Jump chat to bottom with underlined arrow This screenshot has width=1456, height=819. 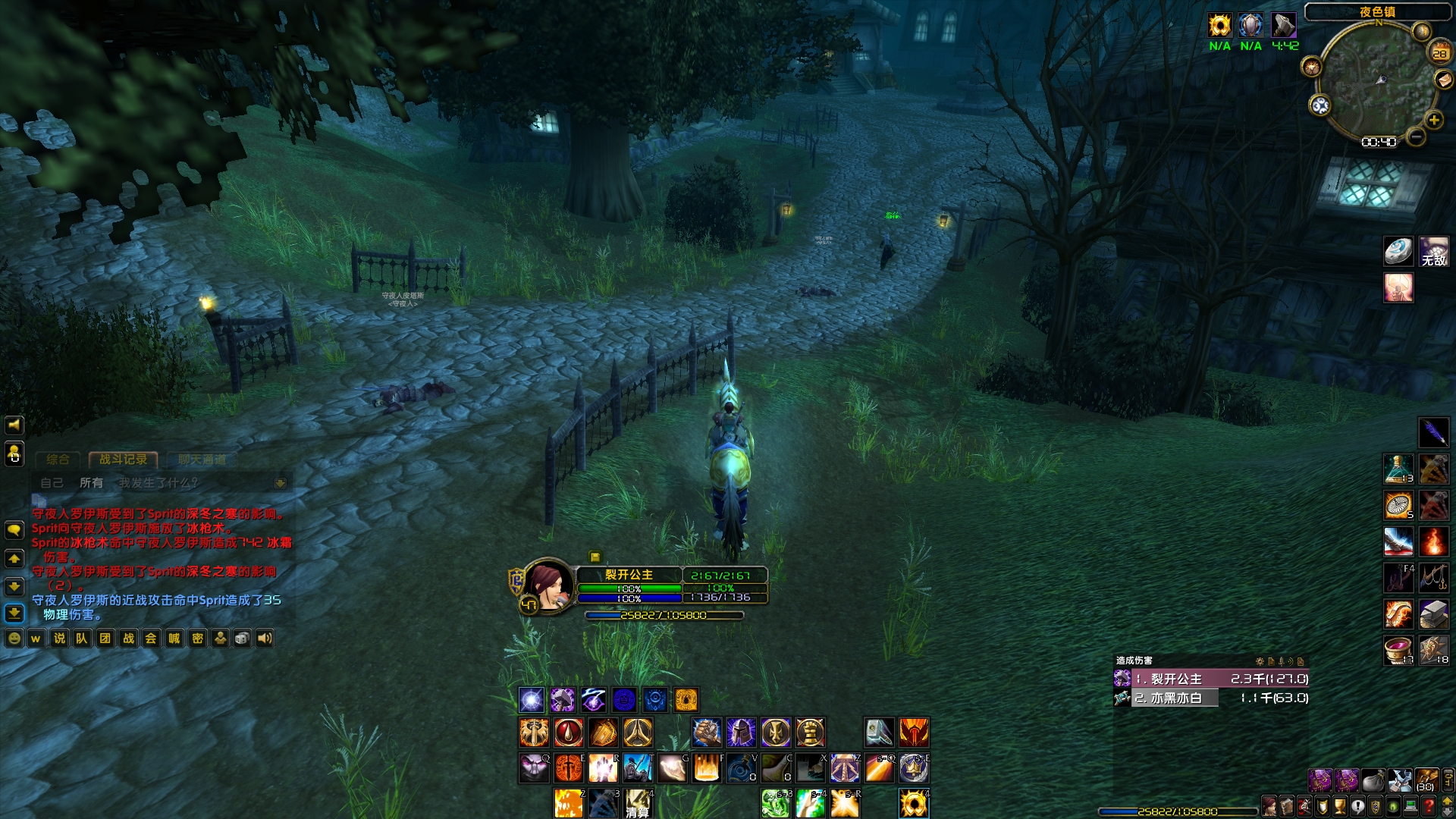(x=14, y=613)
